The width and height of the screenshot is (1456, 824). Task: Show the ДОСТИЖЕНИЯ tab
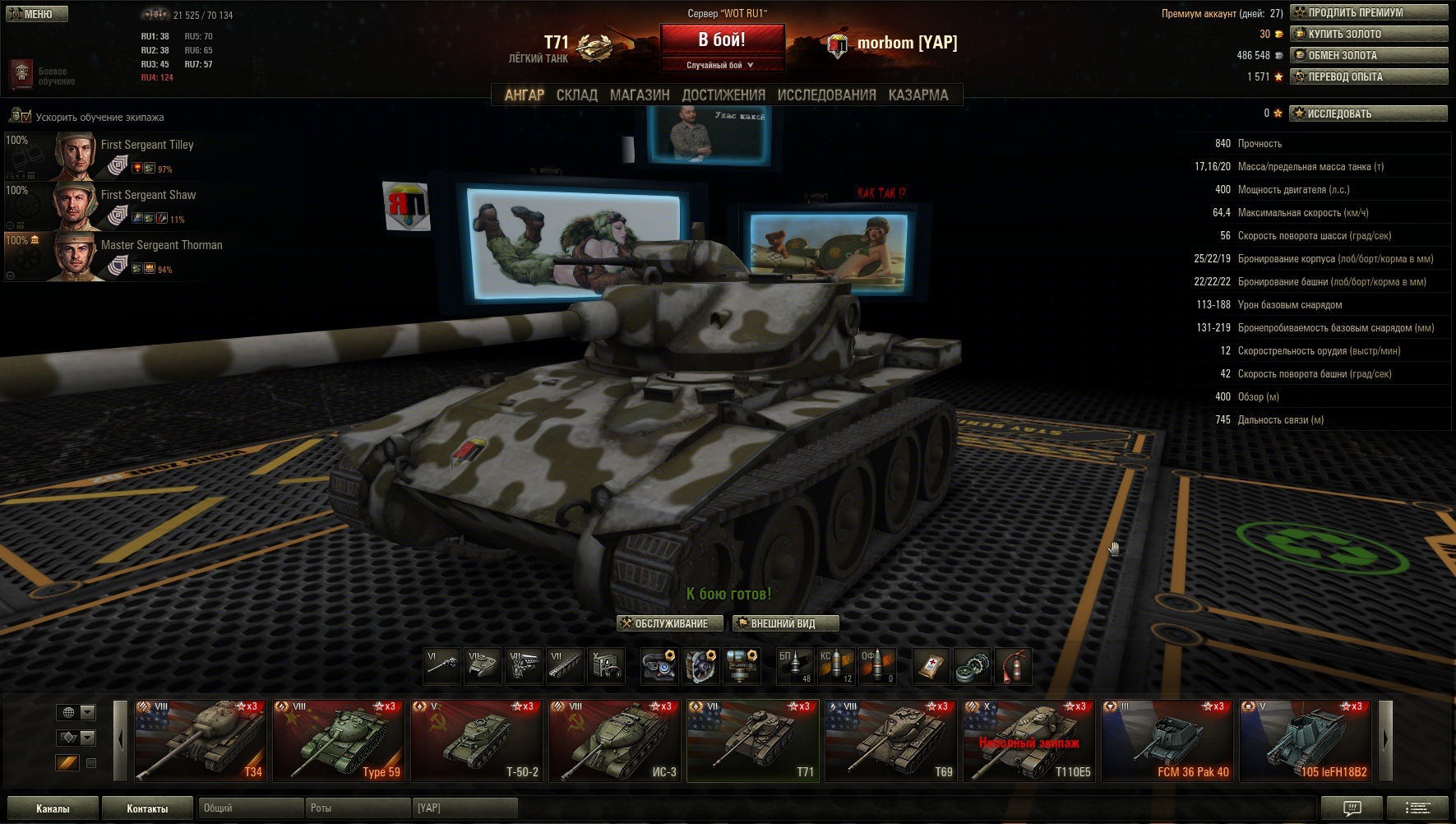[x=723, y=95]
